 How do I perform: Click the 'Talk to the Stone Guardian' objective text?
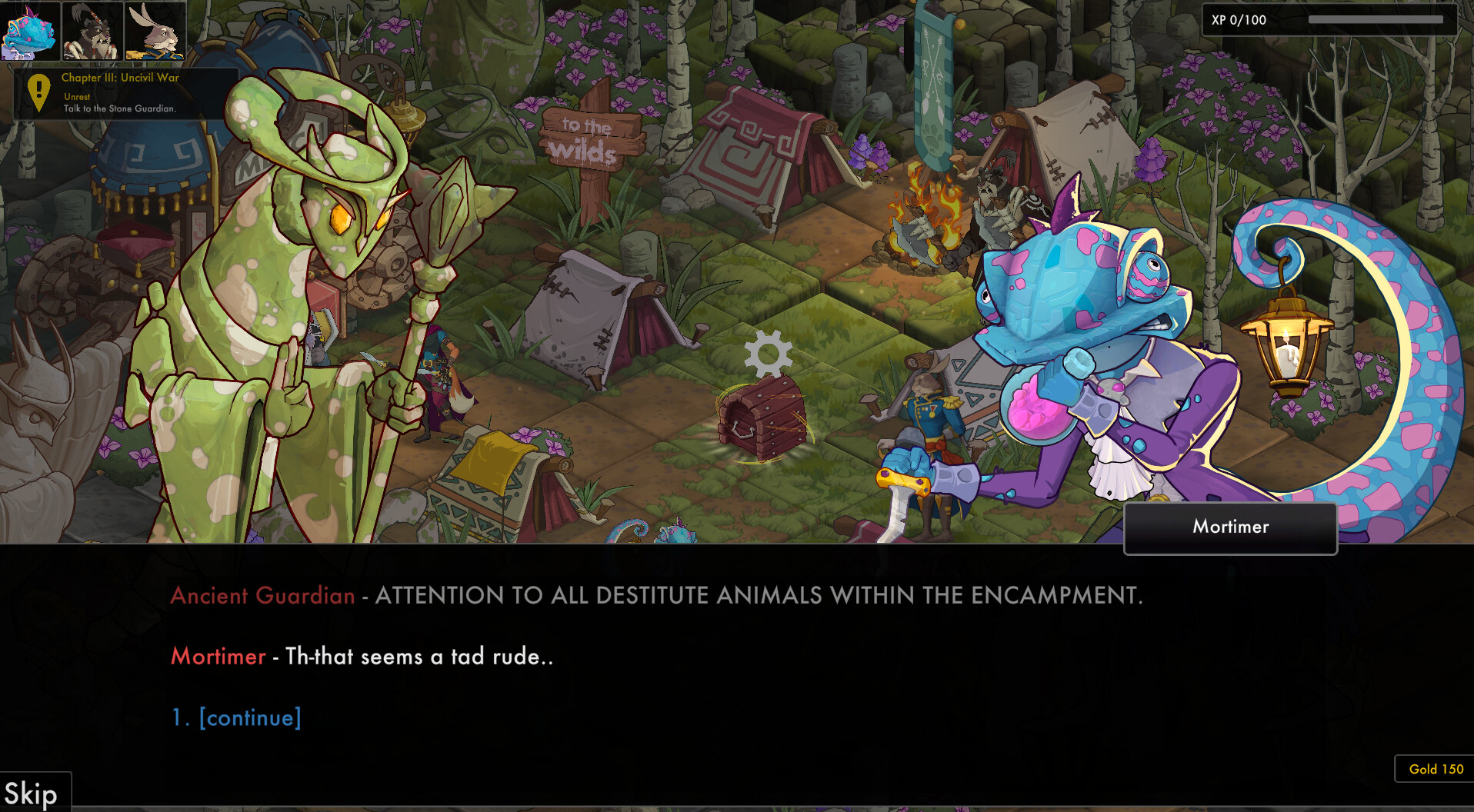coord(119,109)
